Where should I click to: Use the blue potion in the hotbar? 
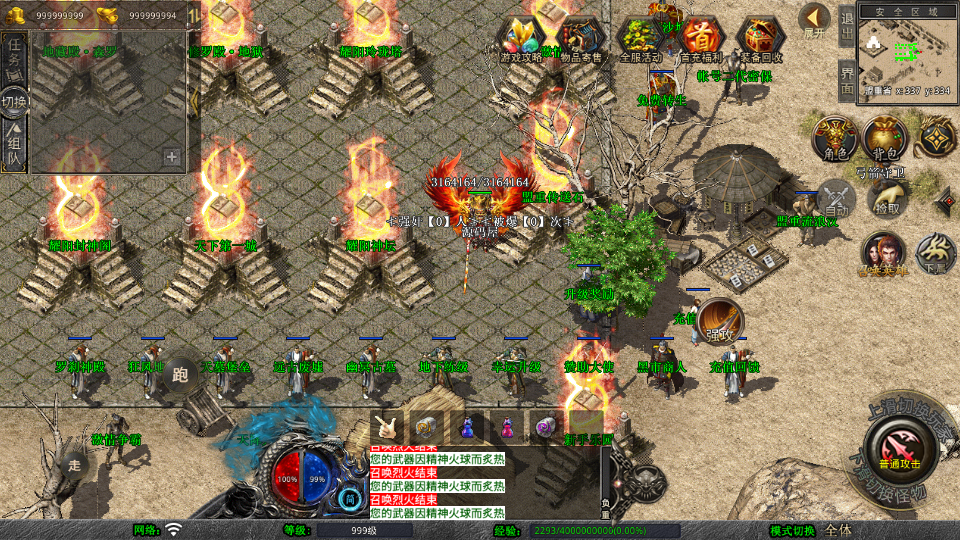467,426
